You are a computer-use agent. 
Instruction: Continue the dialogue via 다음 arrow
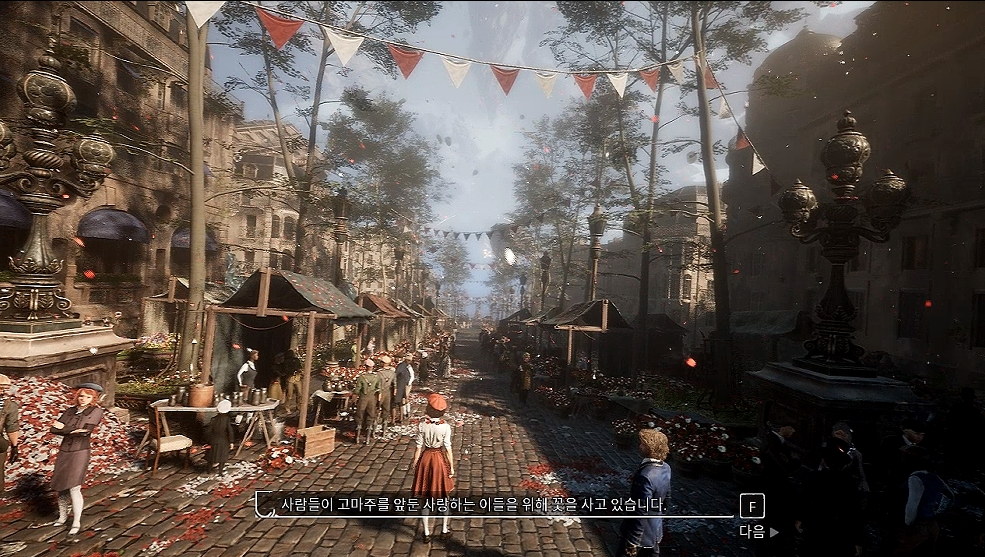tap(758, 532)
